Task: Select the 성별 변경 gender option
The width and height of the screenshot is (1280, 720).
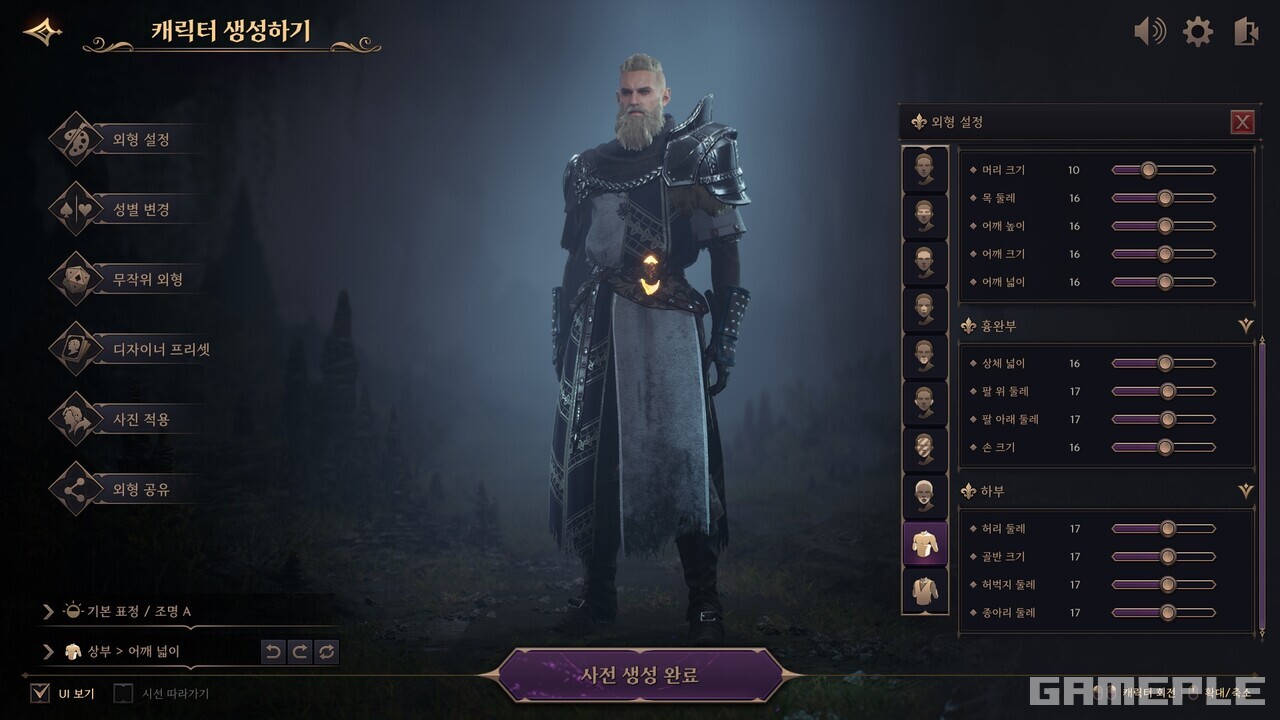Action: (140, 210)
